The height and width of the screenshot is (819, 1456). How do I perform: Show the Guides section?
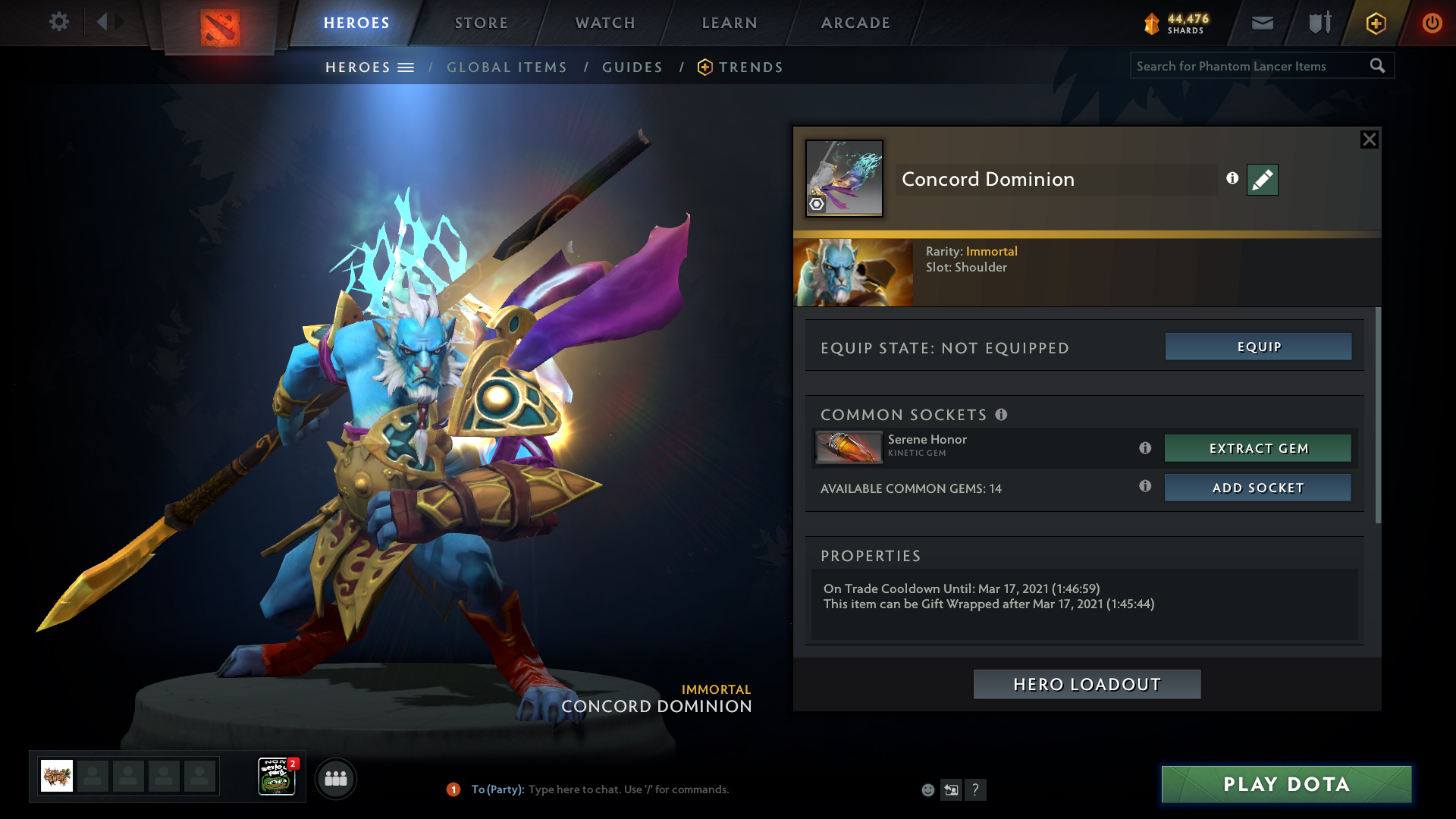(632, 67)
